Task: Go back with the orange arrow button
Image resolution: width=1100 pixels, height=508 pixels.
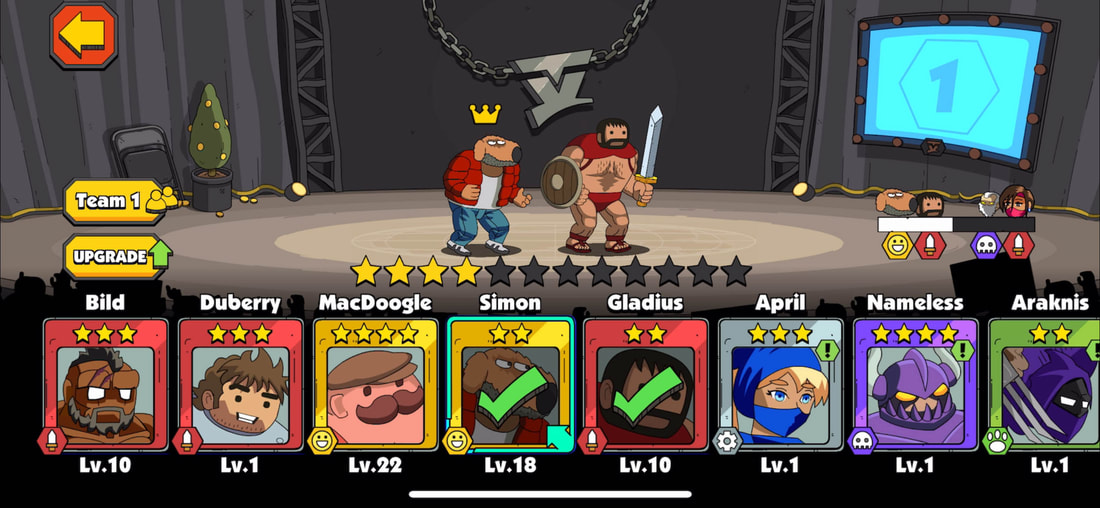Action: pos(84,36)
